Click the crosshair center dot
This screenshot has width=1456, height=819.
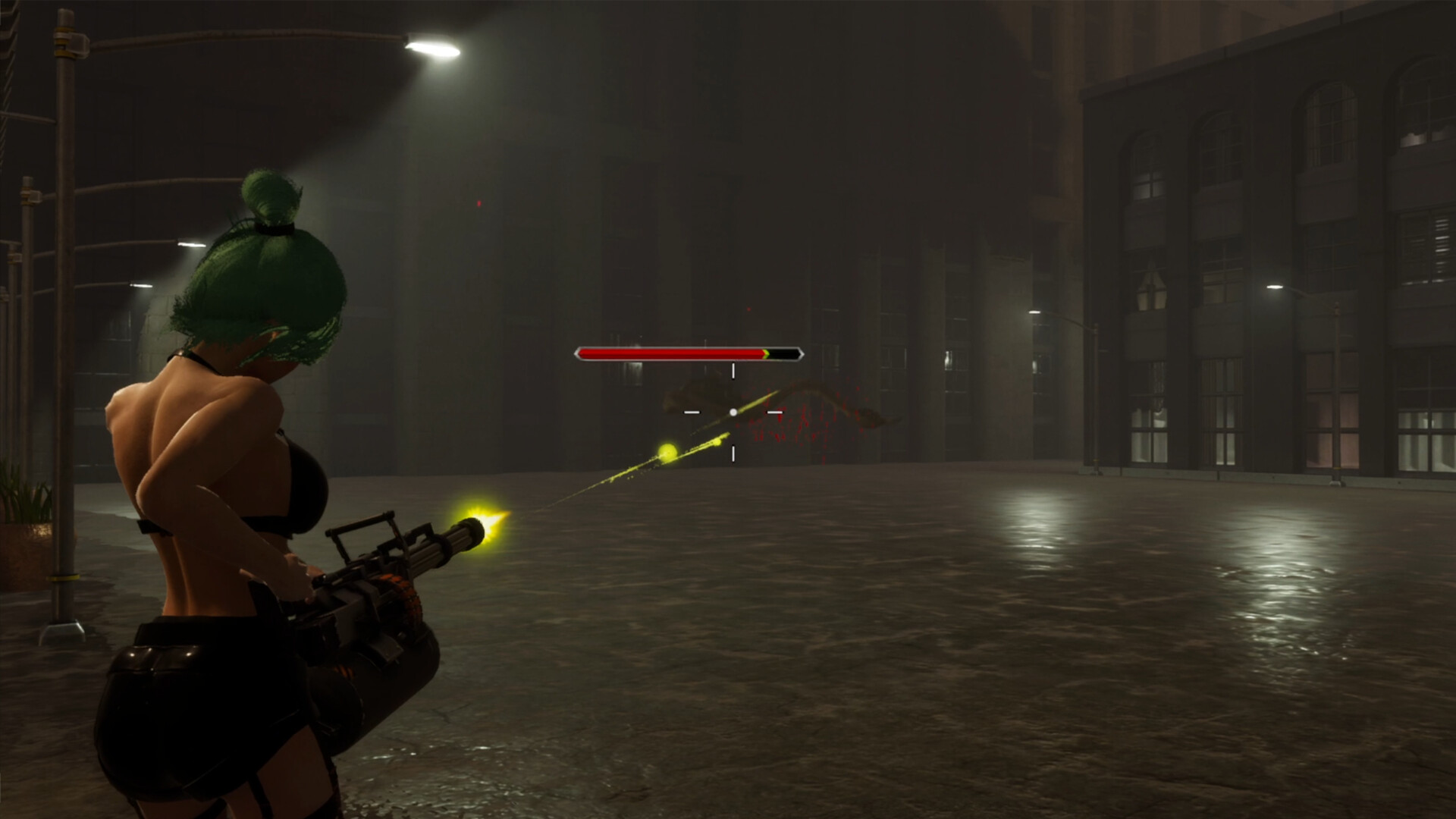click(733, 413)
